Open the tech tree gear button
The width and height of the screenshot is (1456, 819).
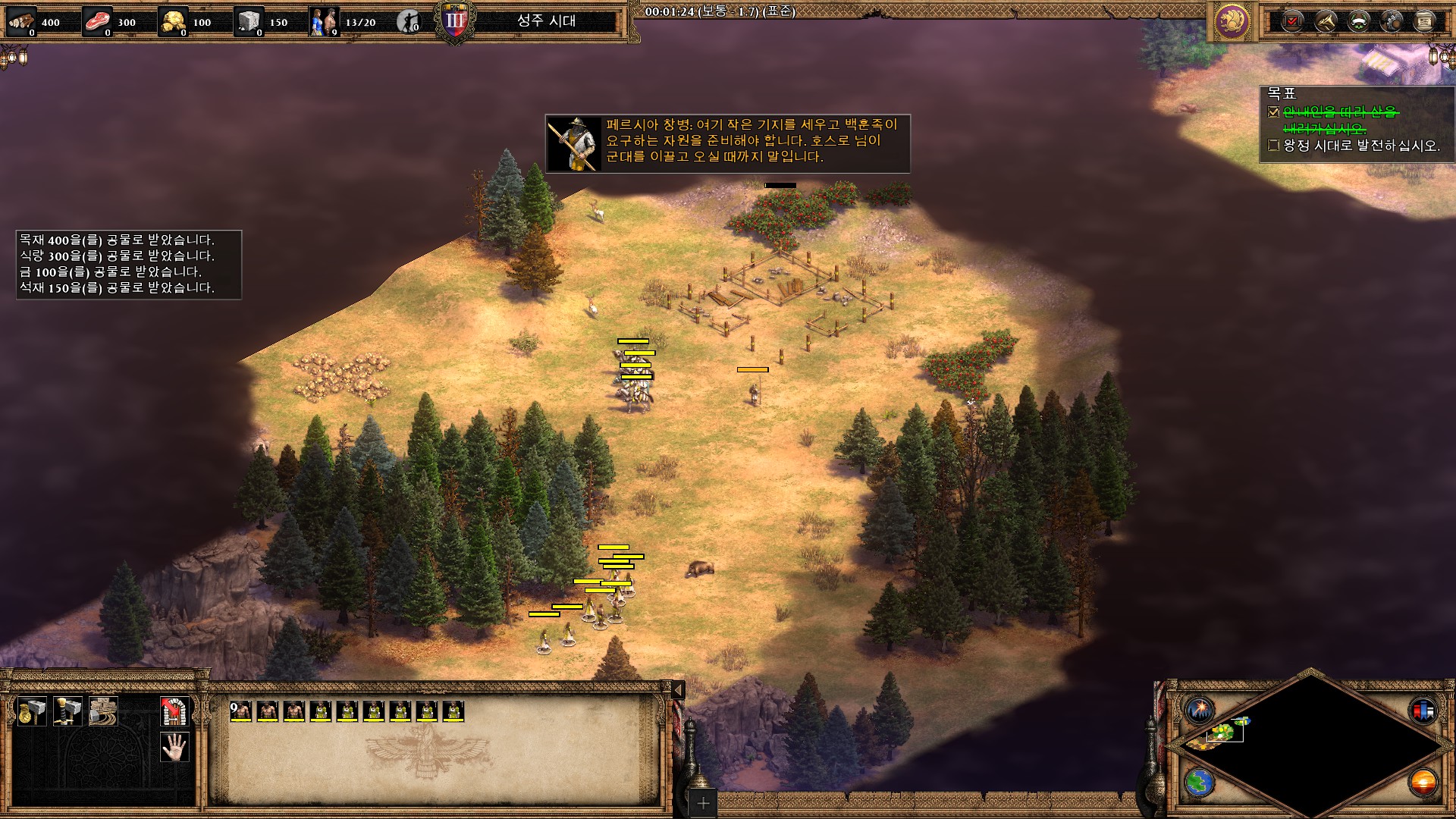(1392, 20)
